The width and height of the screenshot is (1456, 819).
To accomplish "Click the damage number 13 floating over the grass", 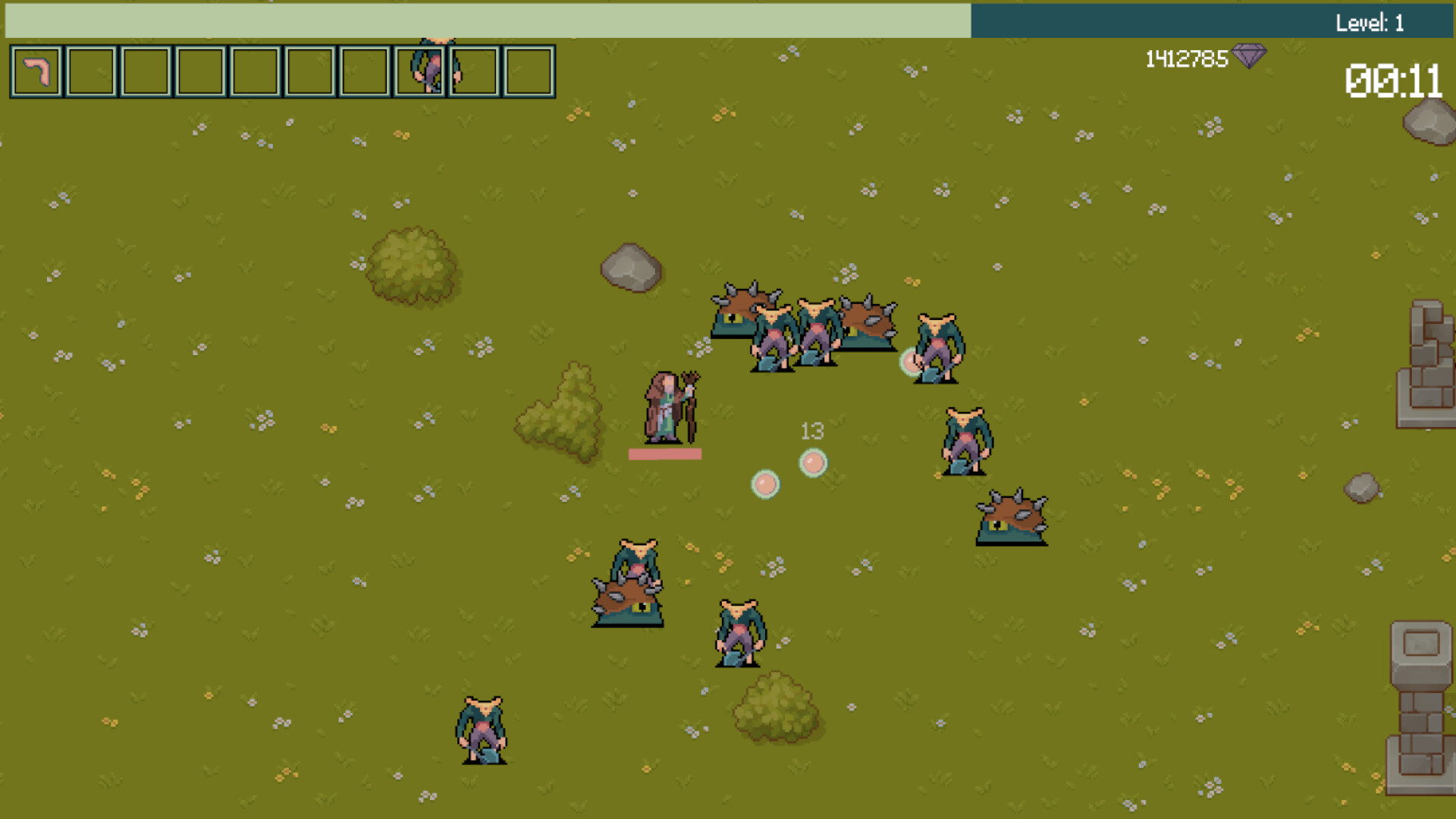I will coord(812,430).
